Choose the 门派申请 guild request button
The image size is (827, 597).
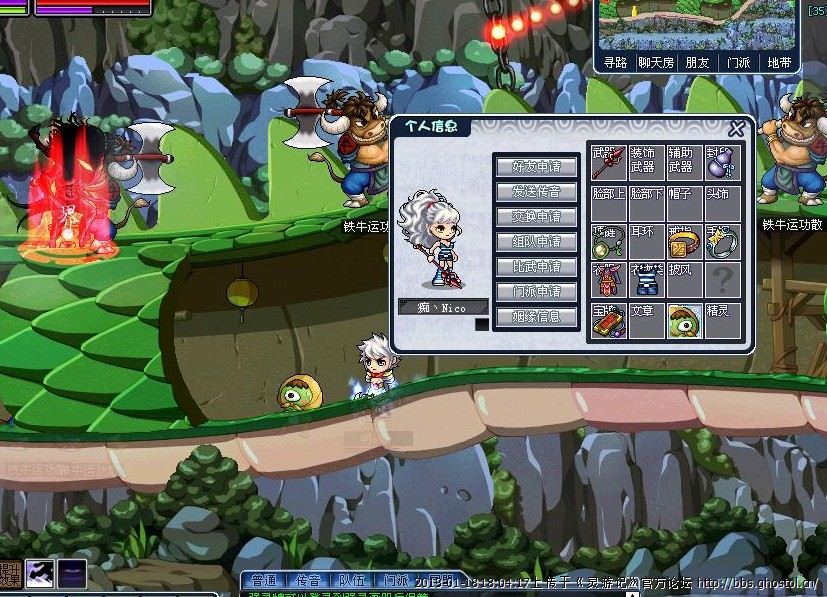tap(536, 292)
